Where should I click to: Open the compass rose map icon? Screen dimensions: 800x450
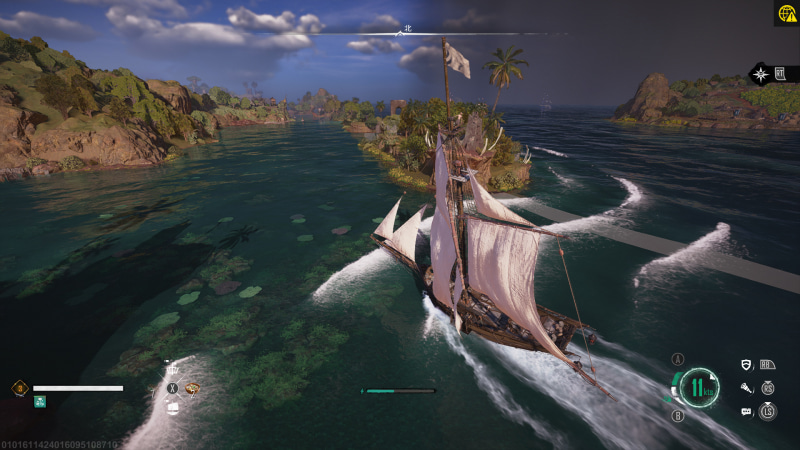point(762,74)
